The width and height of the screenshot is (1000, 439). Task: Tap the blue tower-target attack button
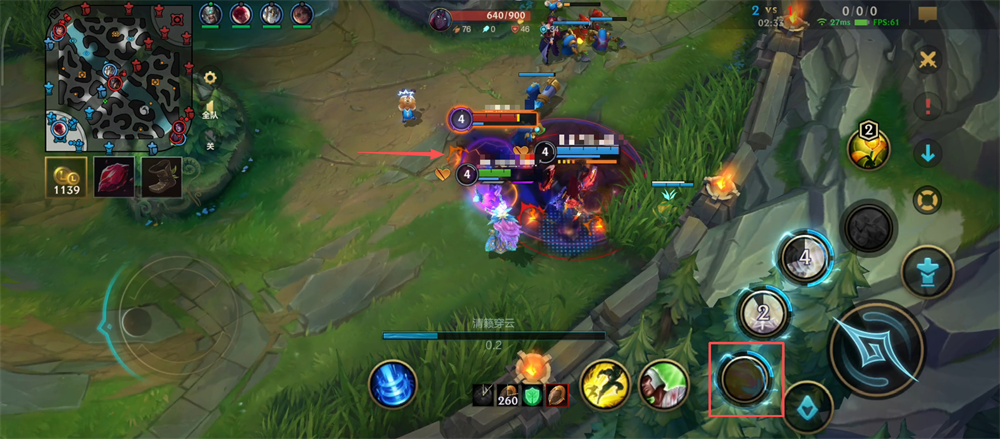tap(927, 271)
